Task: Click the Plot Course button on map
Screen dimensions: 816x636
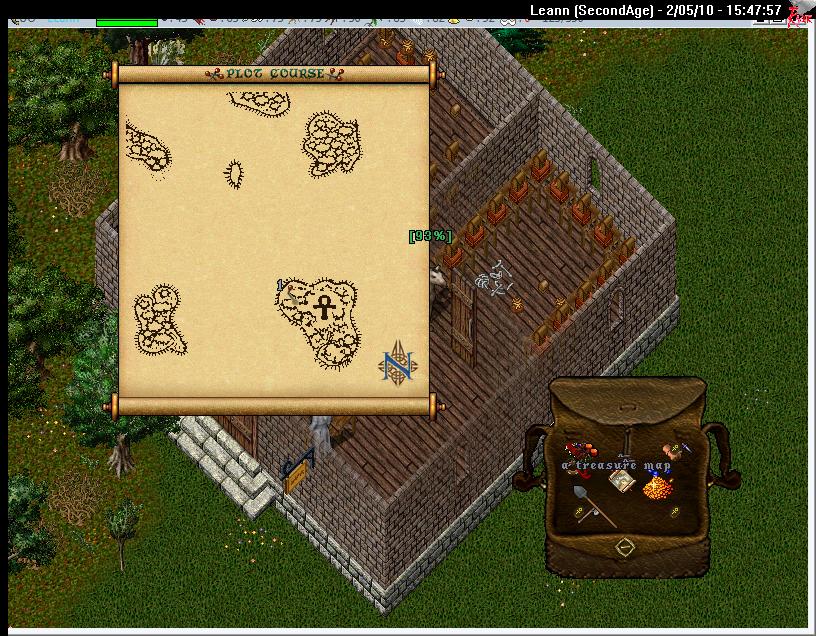Action: 273,74
